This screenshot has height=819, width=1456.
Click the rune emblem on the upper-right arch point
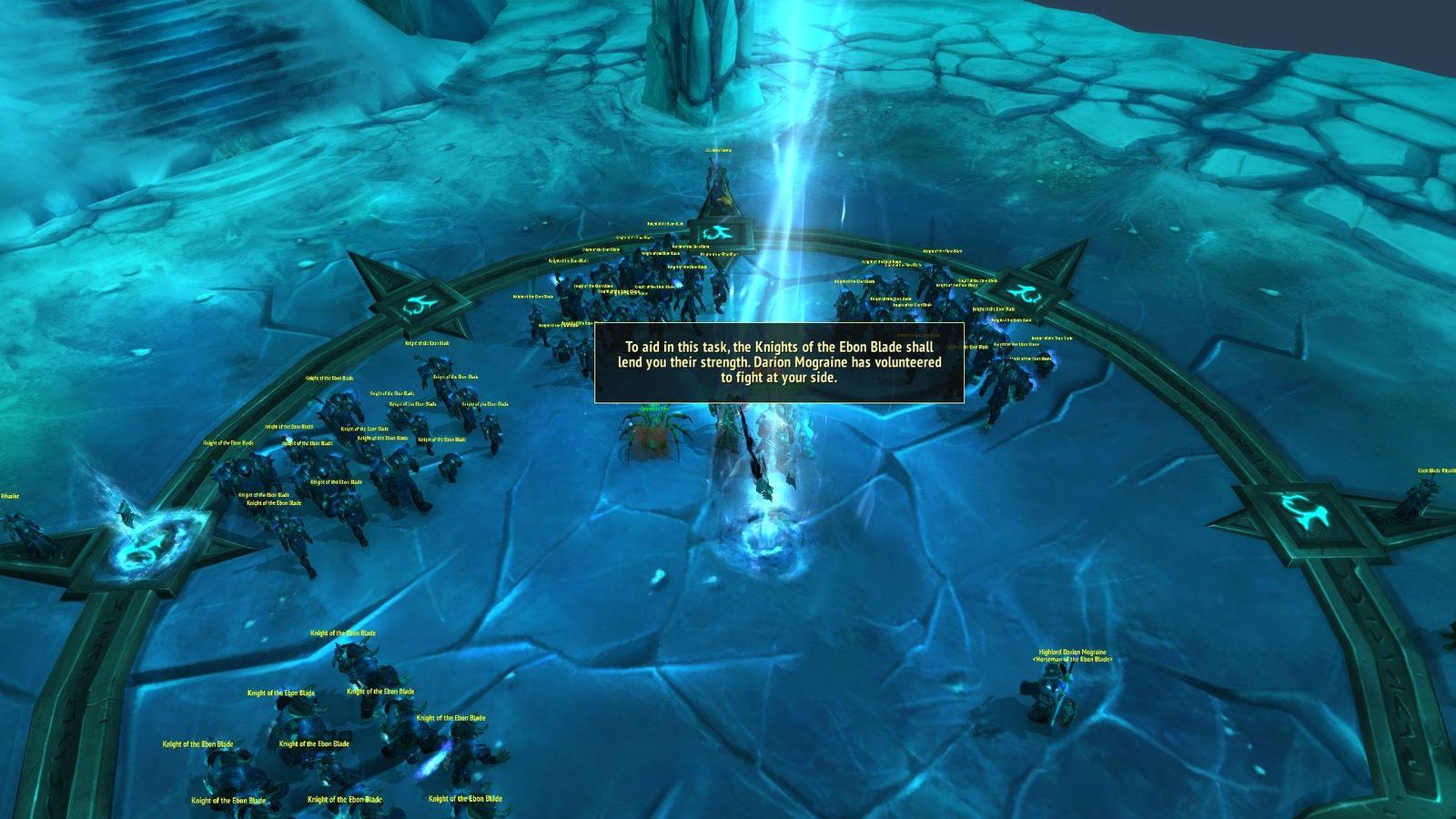[1026, 292]
